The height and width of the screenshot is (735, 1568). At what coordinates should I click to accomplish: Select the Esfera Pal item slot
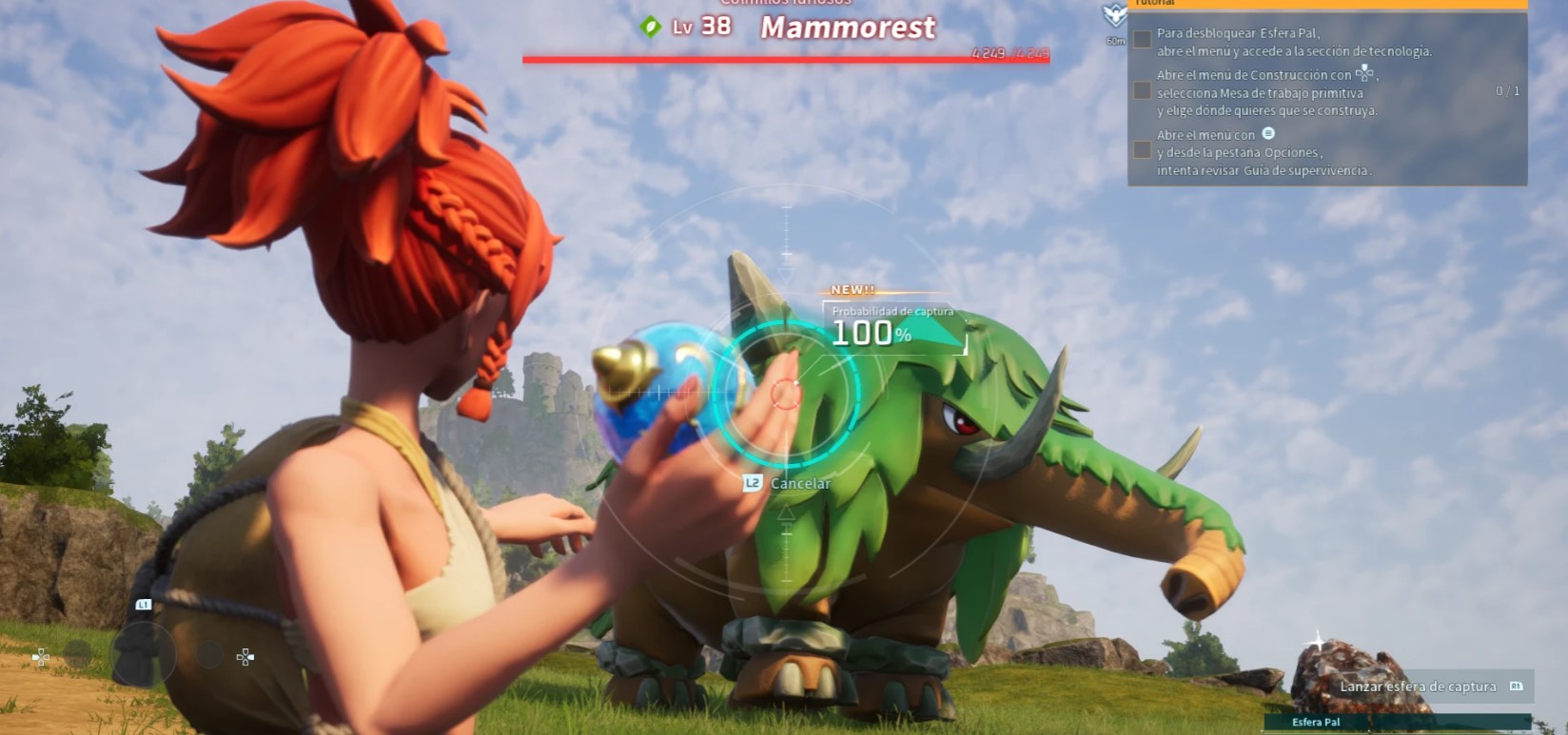point(1316,723)
